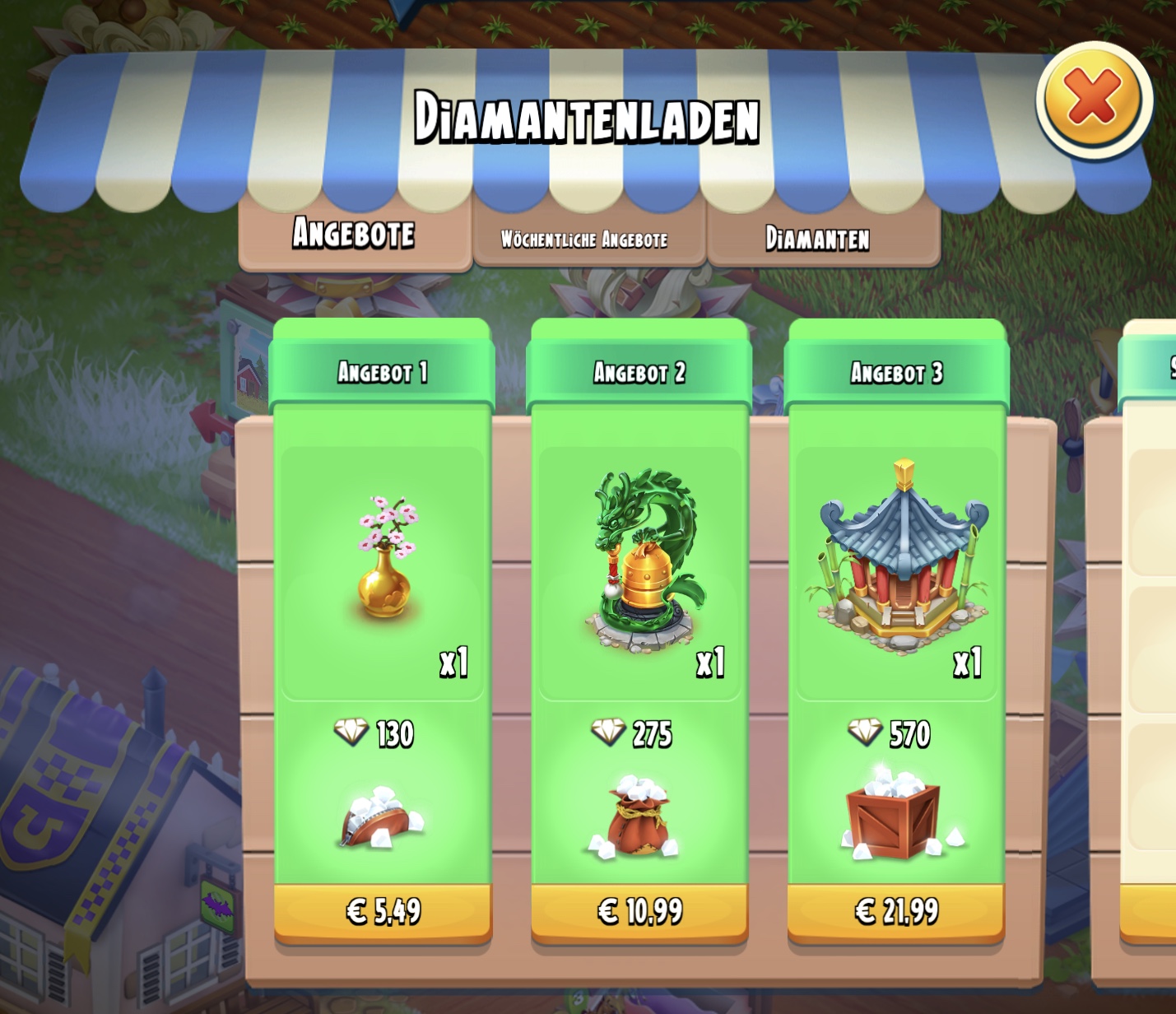
Task: Open the Wöchentliche Angebote tab
Action: point(585,240)
